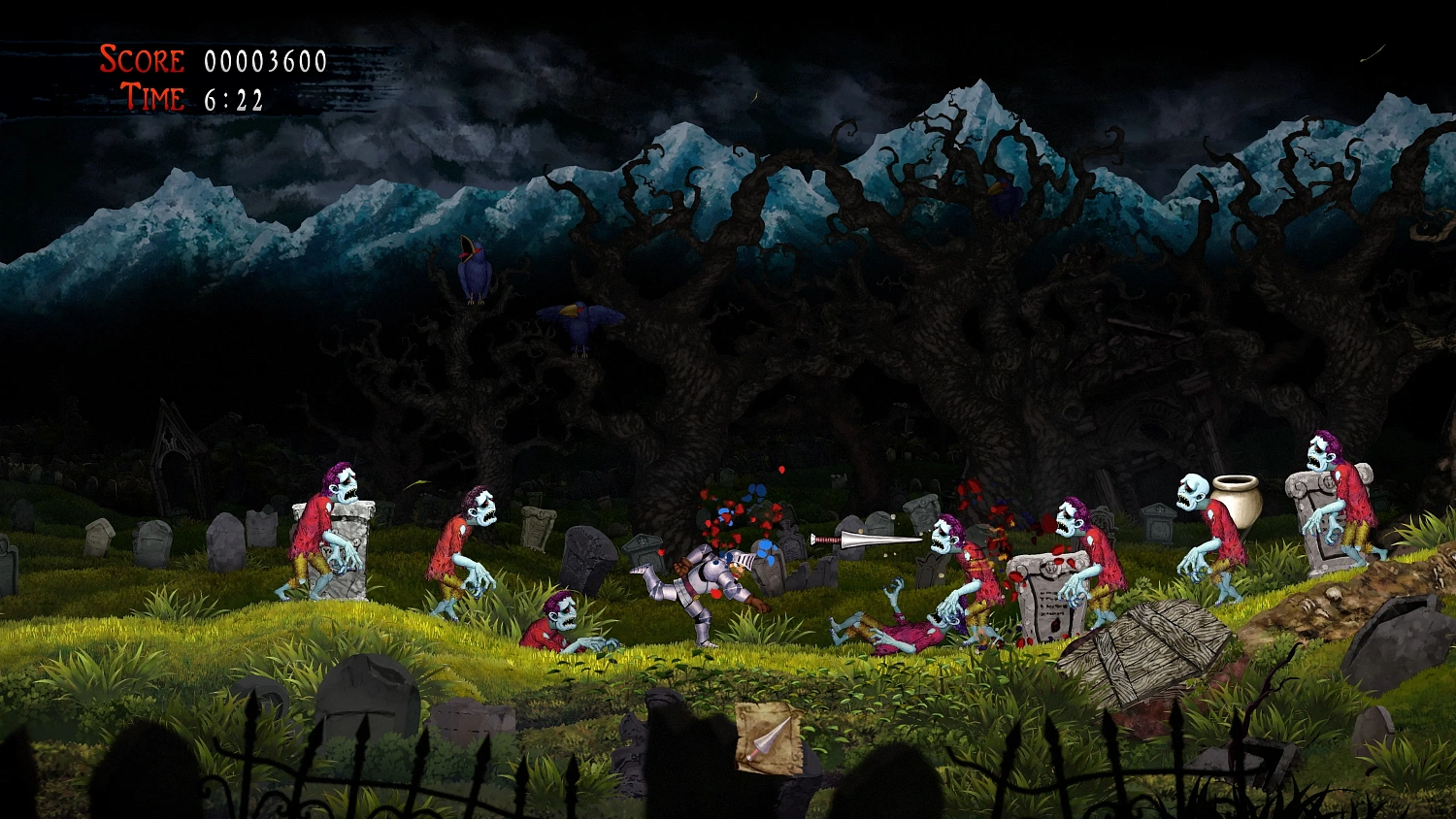The image size is (1456, 819).
Task: Click the zombie rising from the dirt
Action: click(563, 616)
